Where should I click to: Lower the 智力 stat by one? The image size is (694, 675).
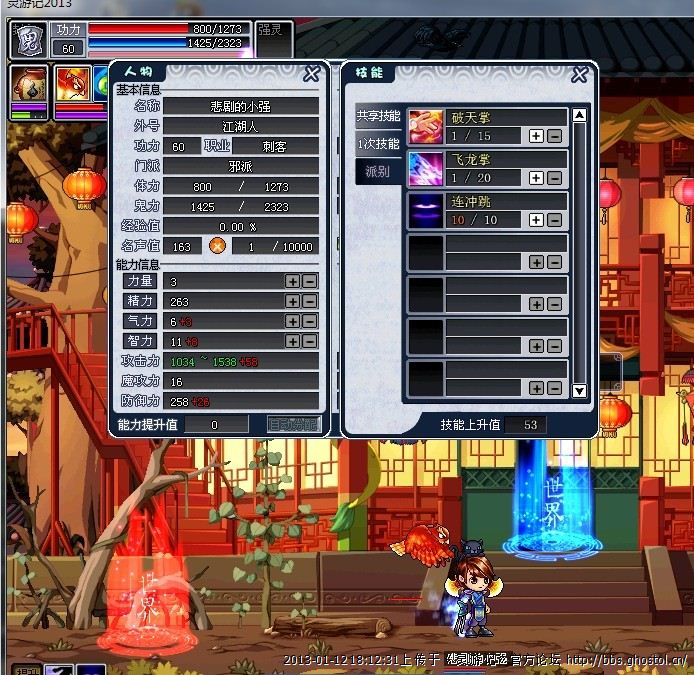(310, 341)
